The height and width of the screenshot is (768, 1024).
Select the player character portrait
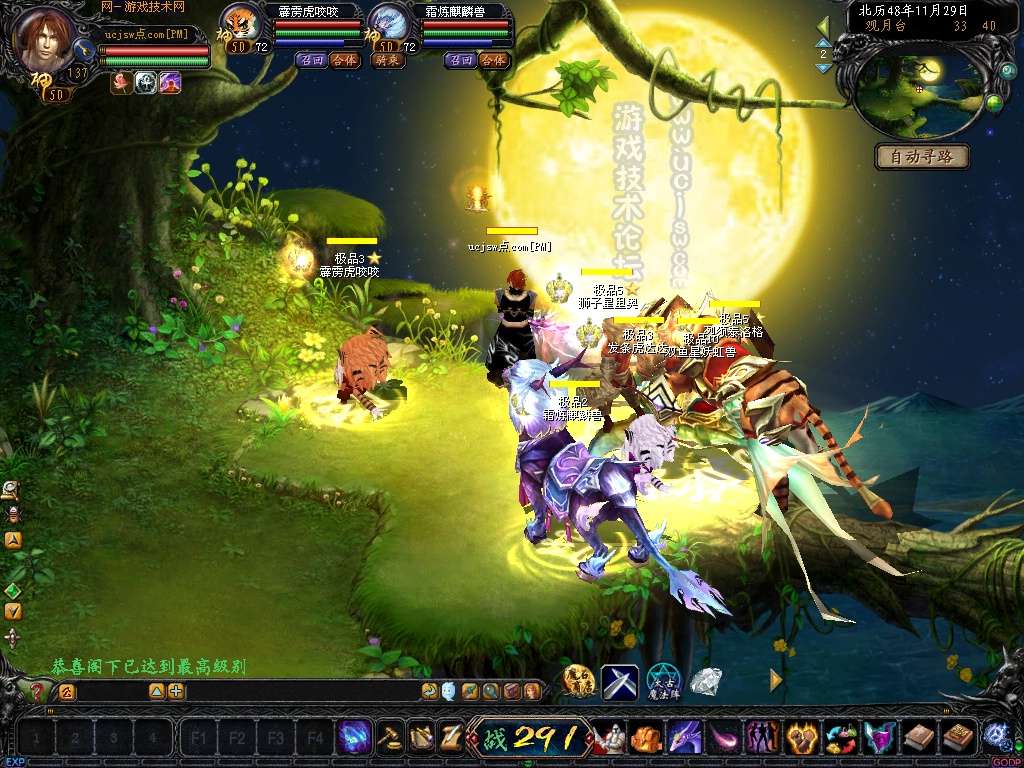click(43, 40)
